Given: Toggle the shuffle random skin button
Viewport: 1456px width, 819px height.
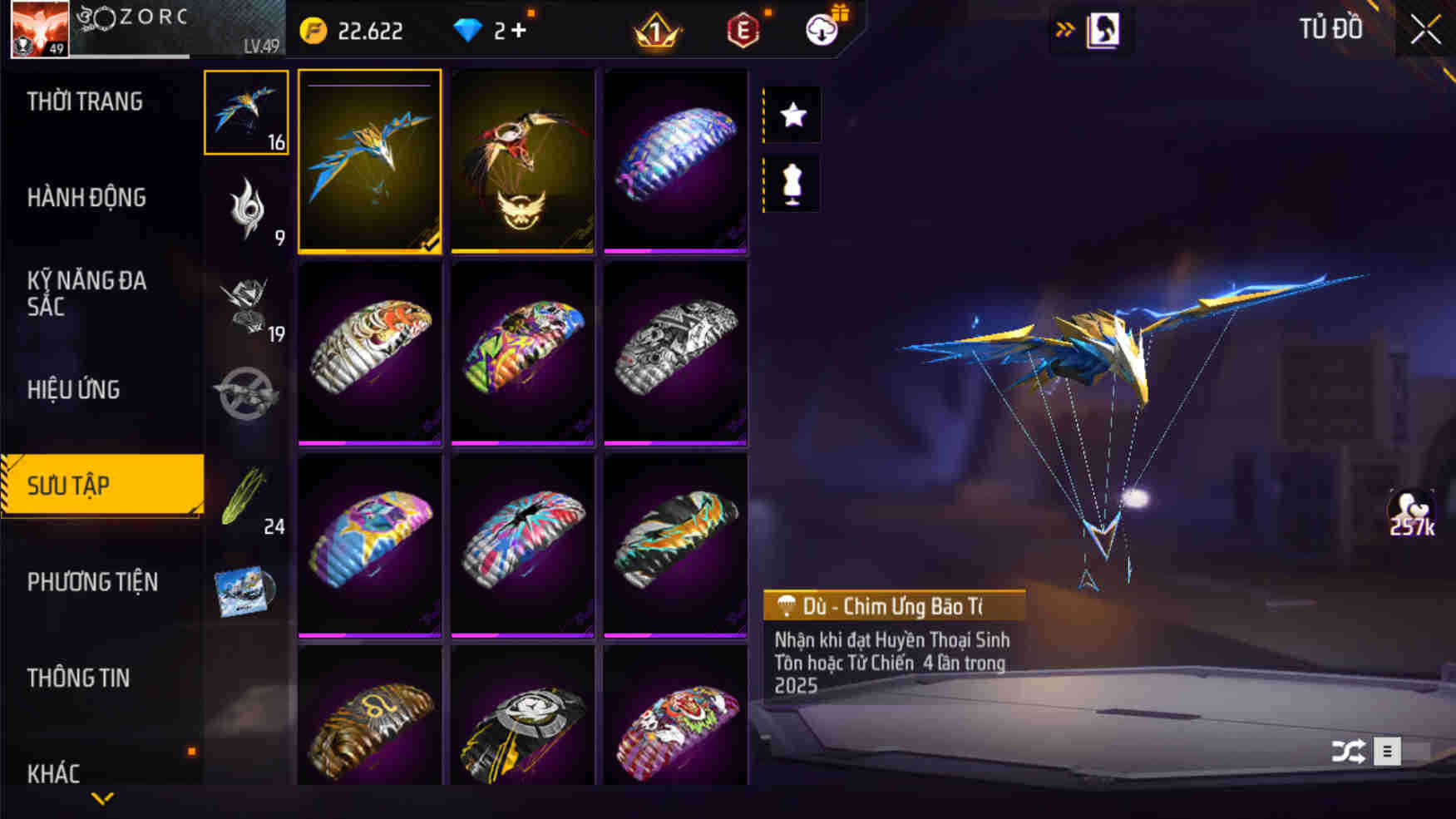Looking at the screenshot, I should pyautogui.click(x=1348, y=752).
